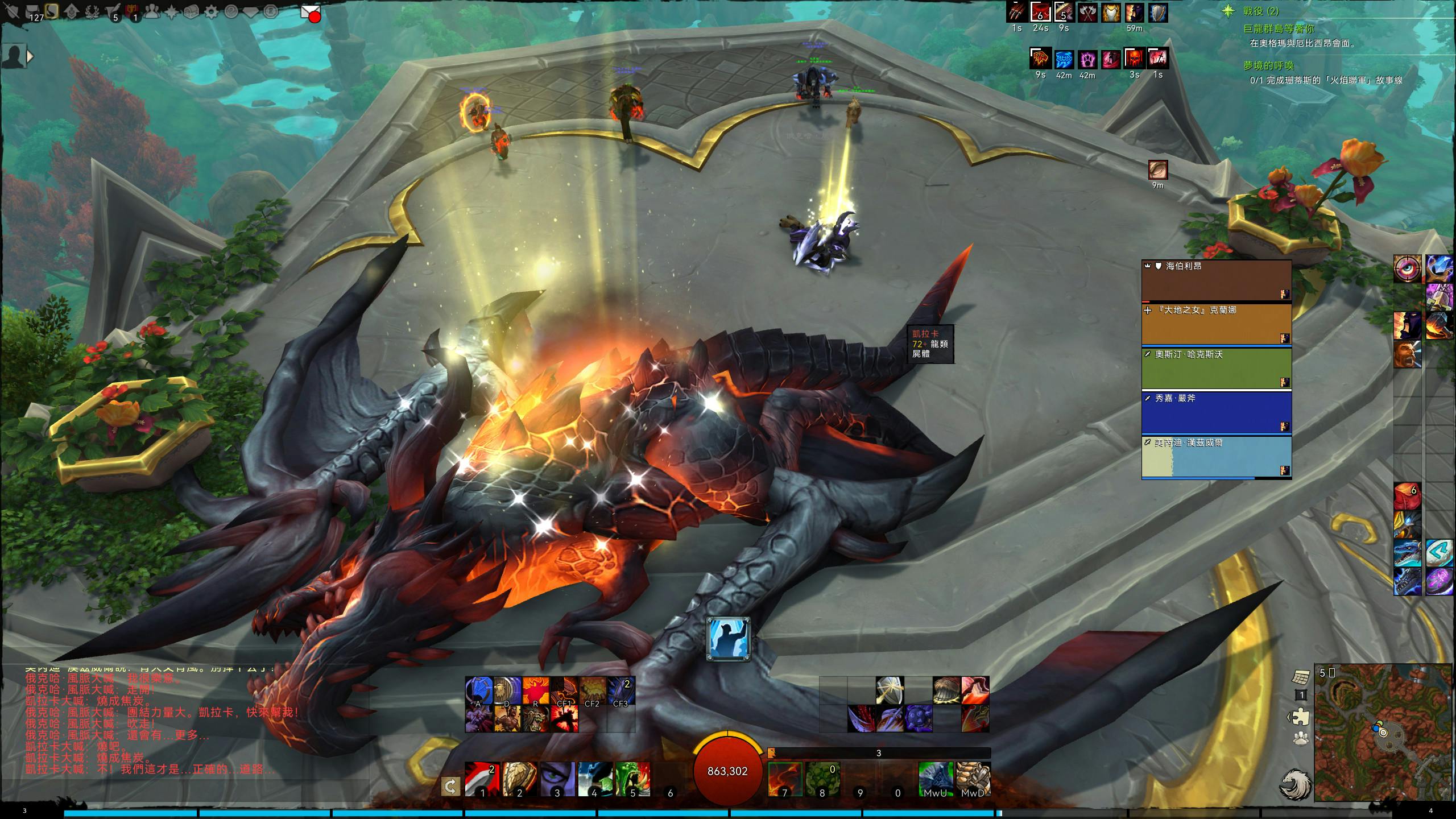Open the question mark help menu
Viewport: 1456px width, 819px height.
pyautogui.click(x=231, y=11)
